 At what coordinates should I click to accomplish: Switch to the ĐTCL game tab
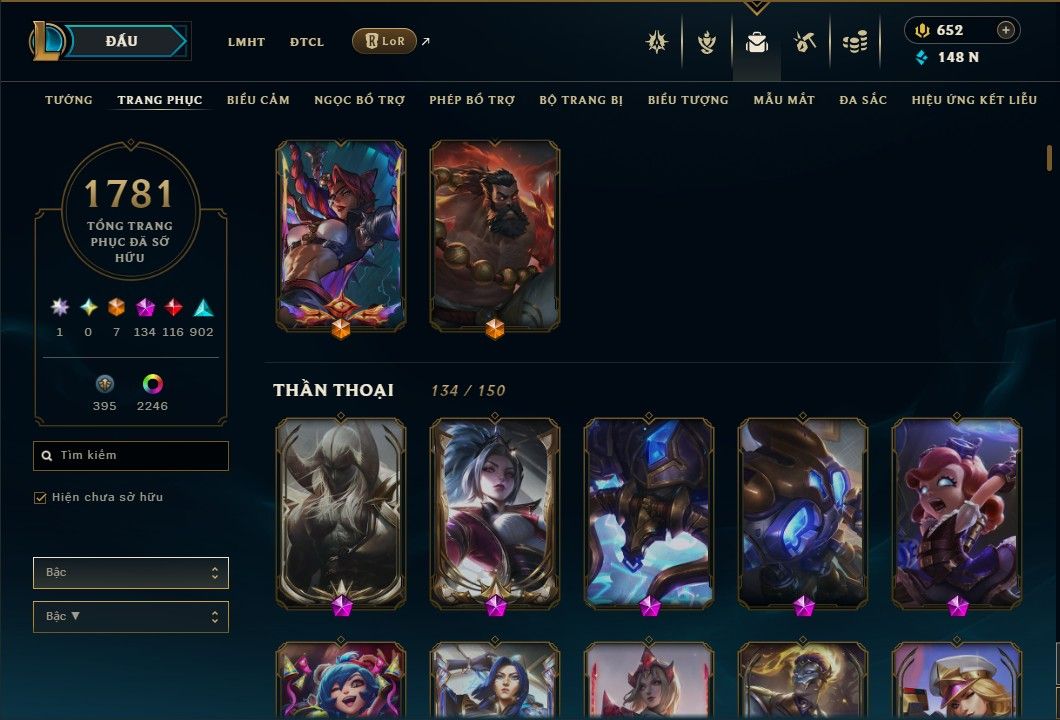pyautogui.click(x=307, y=42)
